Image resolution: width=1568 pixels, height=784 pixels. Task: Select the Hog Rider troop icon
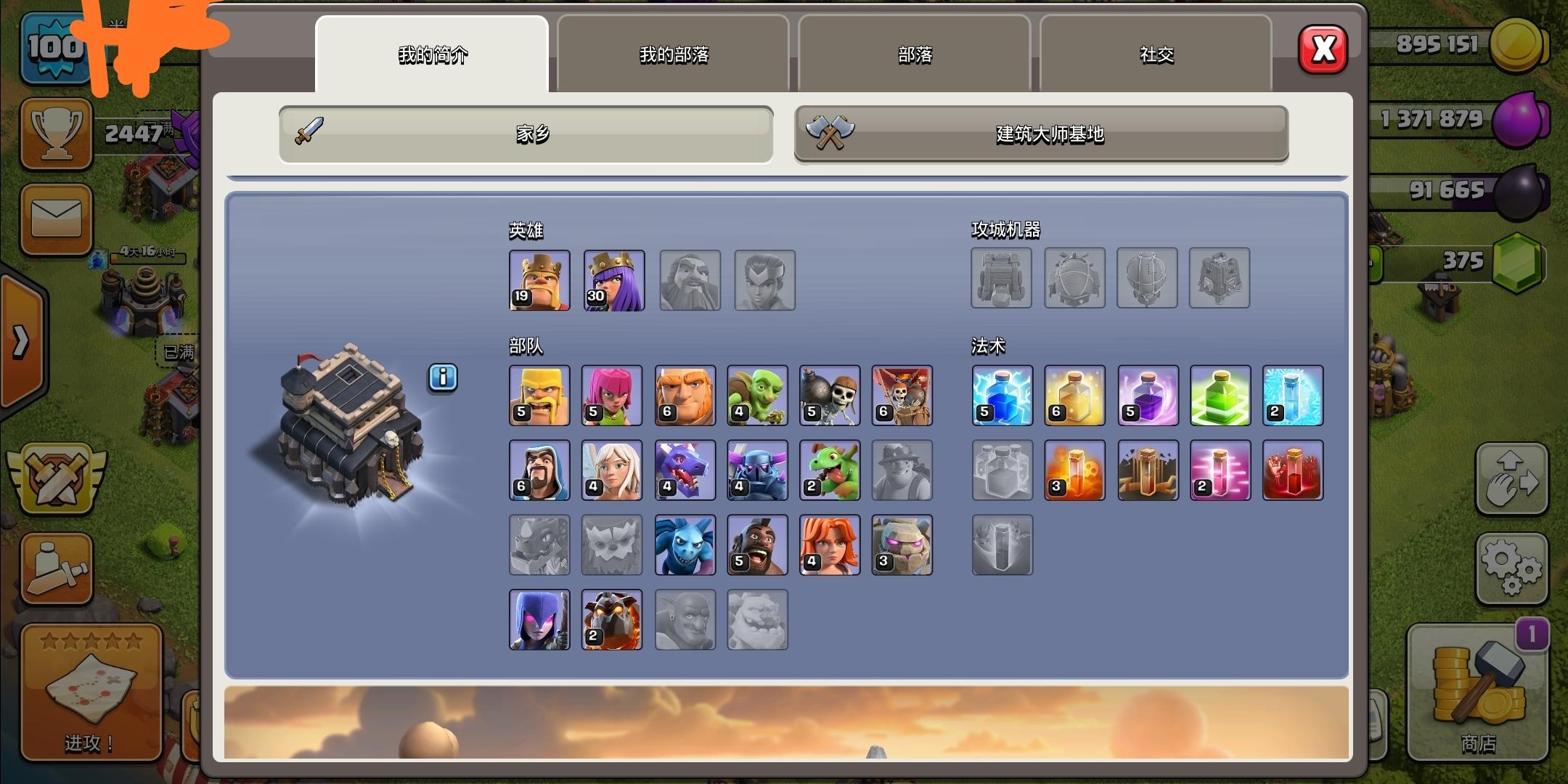(757, 544)
